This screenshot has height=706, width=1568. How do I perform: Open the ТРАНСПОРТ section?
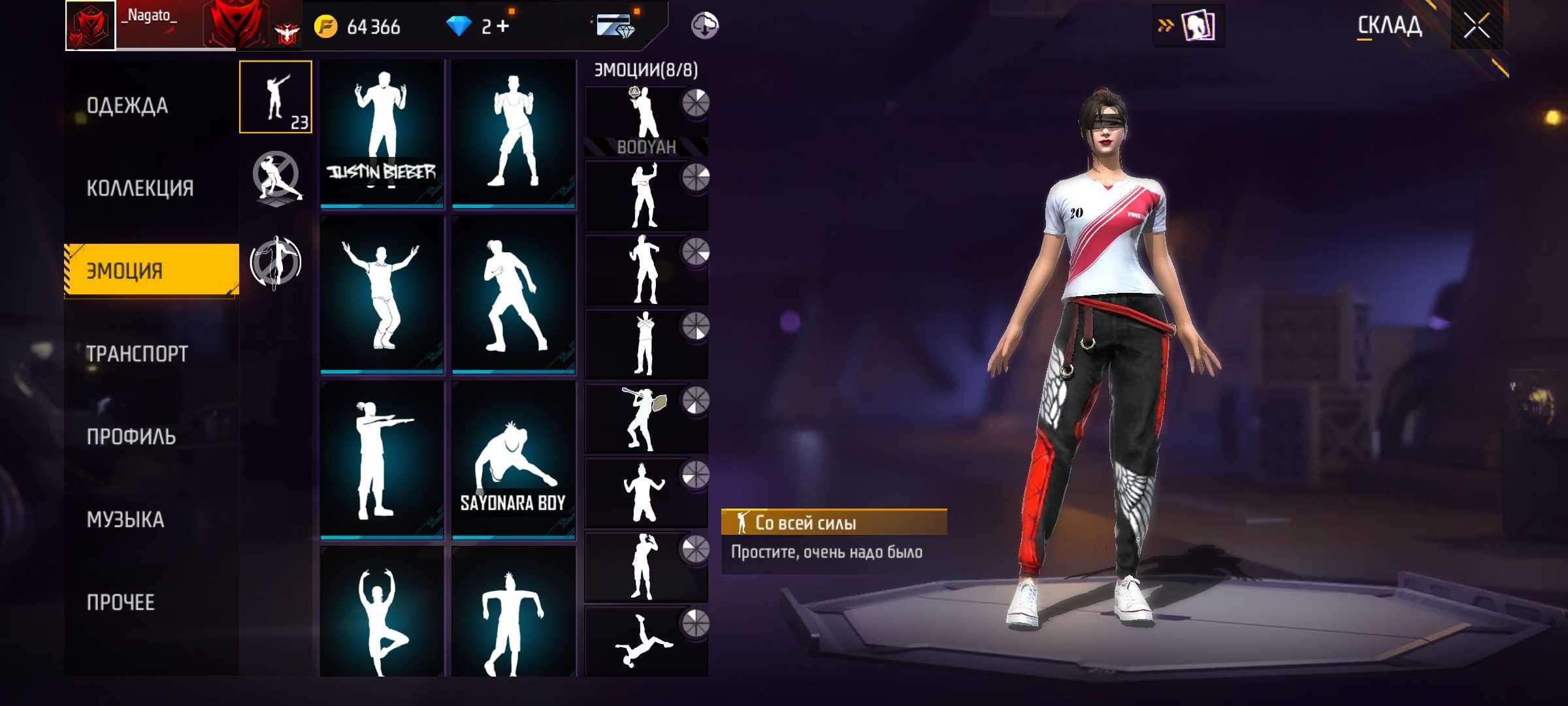(137, 354)
